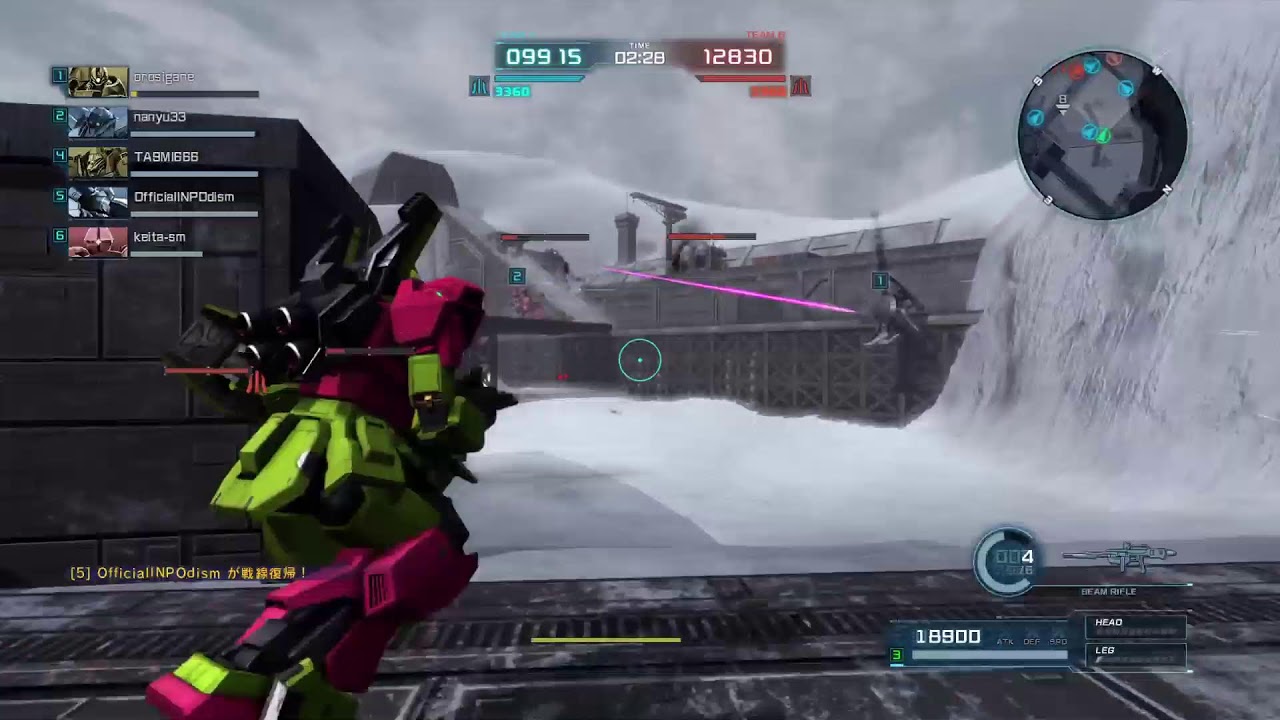Select the Beam Rifle weapon icon
The image size is (1280, 720).
1119,556
